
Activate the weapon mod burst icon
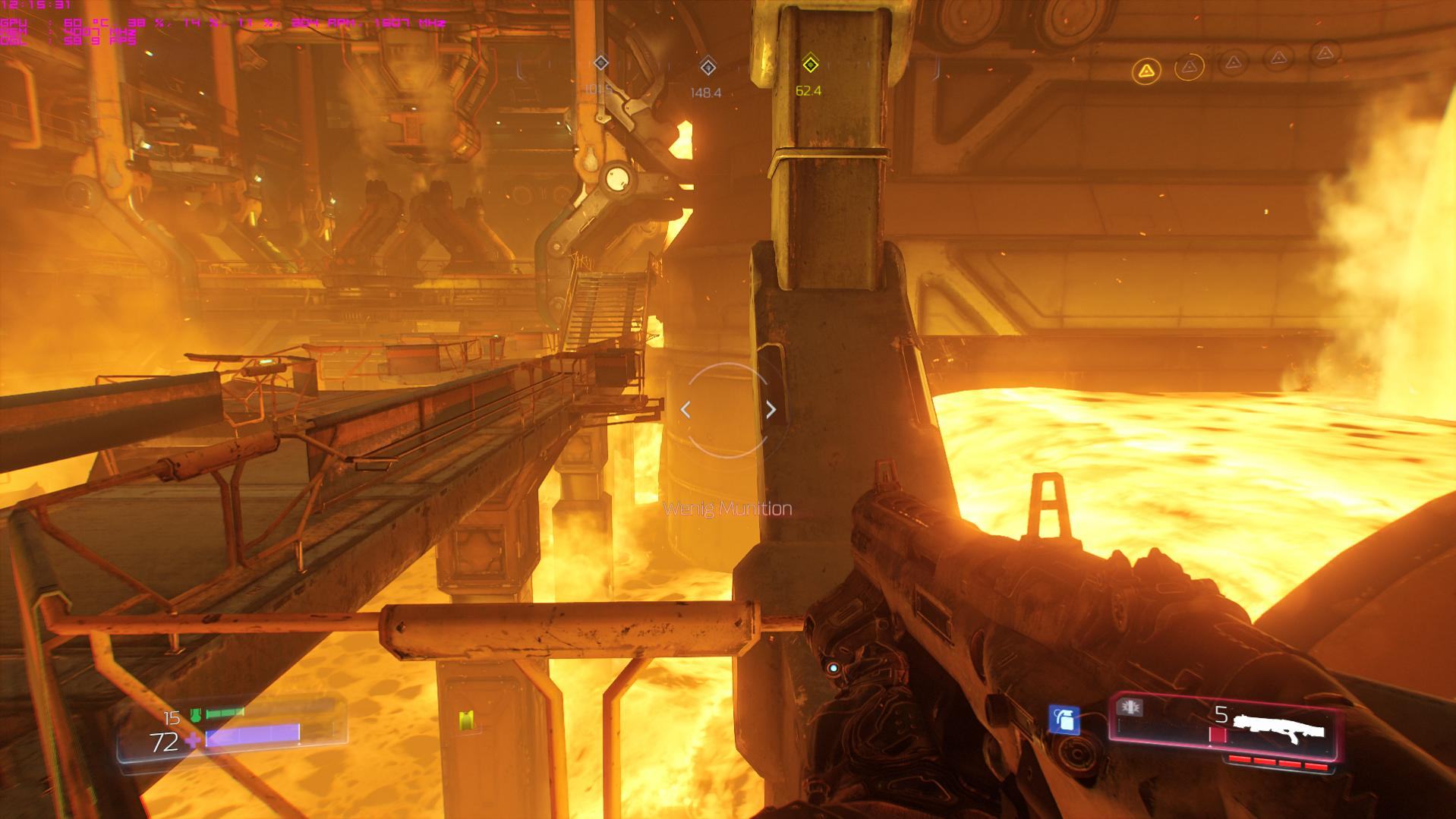click(1130, 708)
